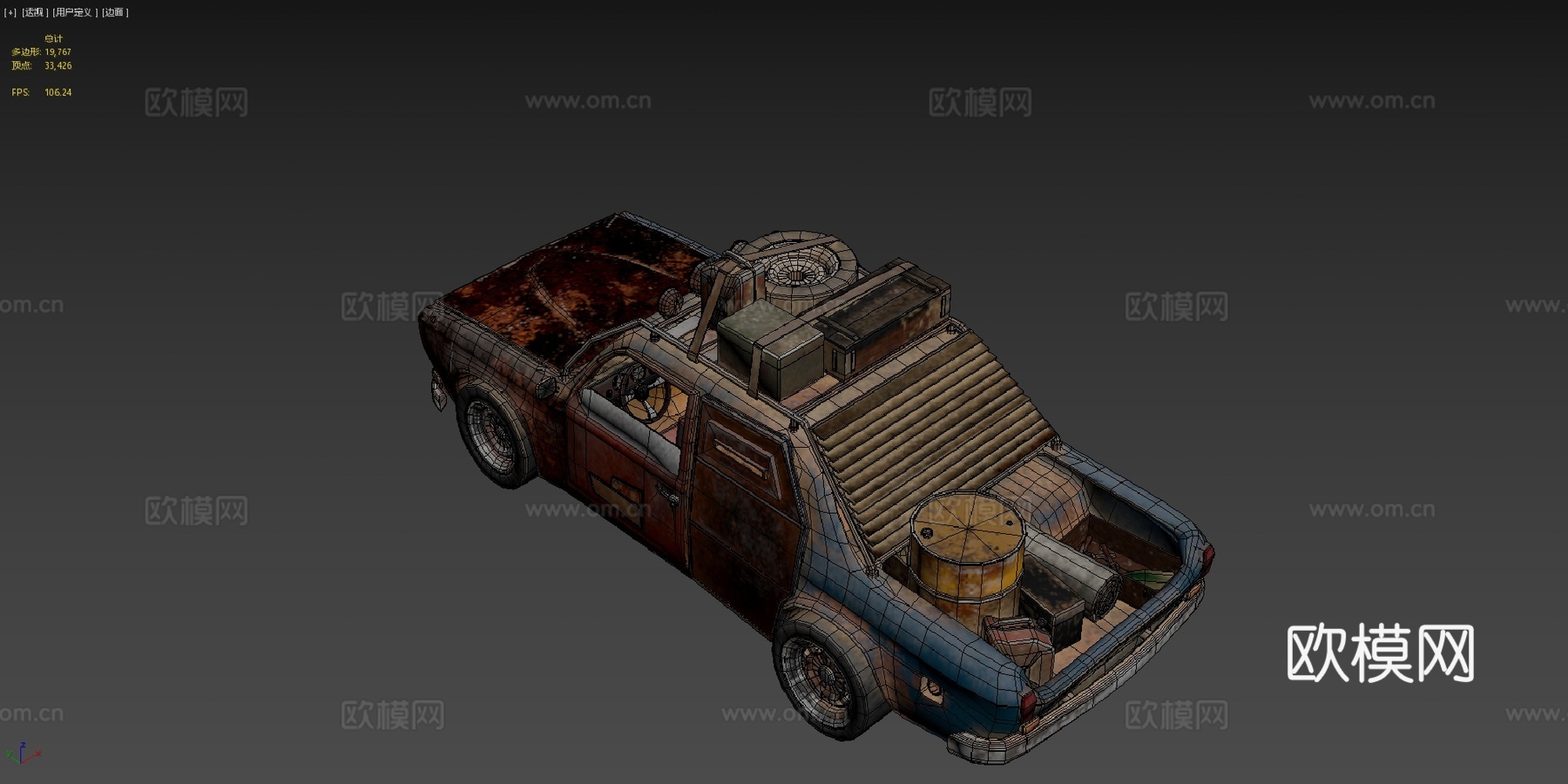Open the 边面 edged faces display menu
This screenshot has width=1568, height=784.
(114, 13)
